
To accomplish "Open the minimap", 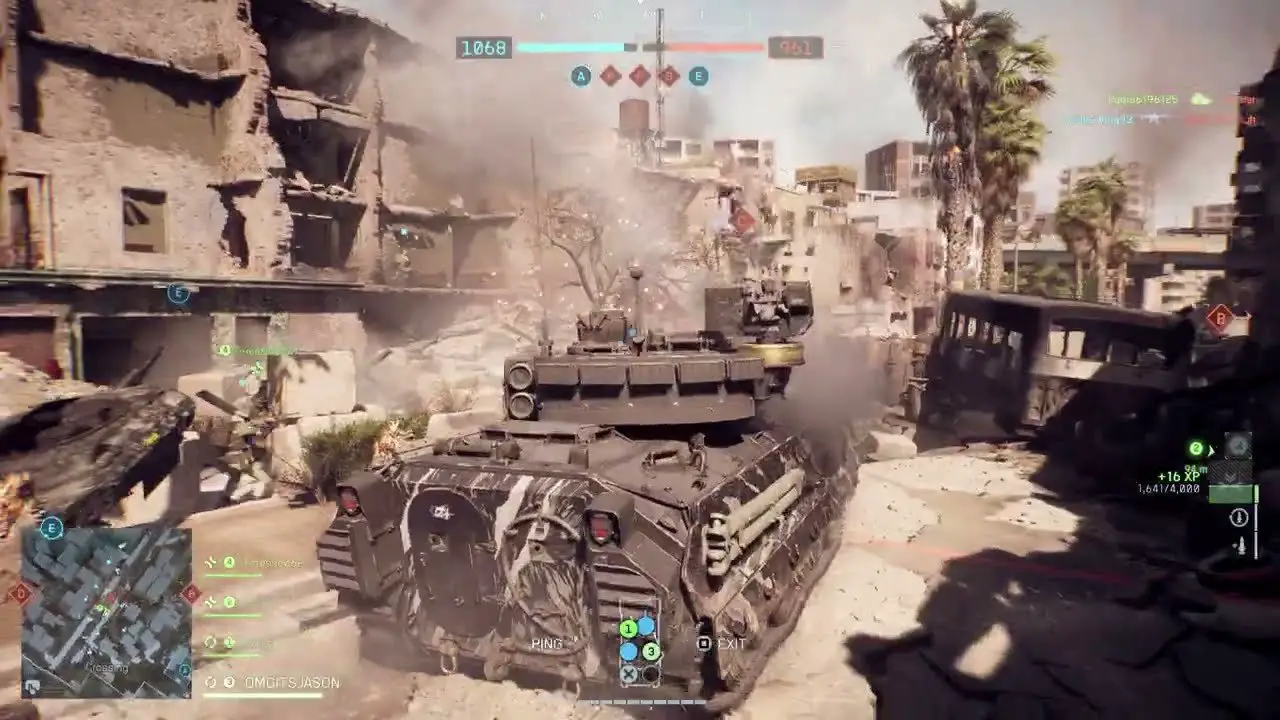I will click(106, 612).
